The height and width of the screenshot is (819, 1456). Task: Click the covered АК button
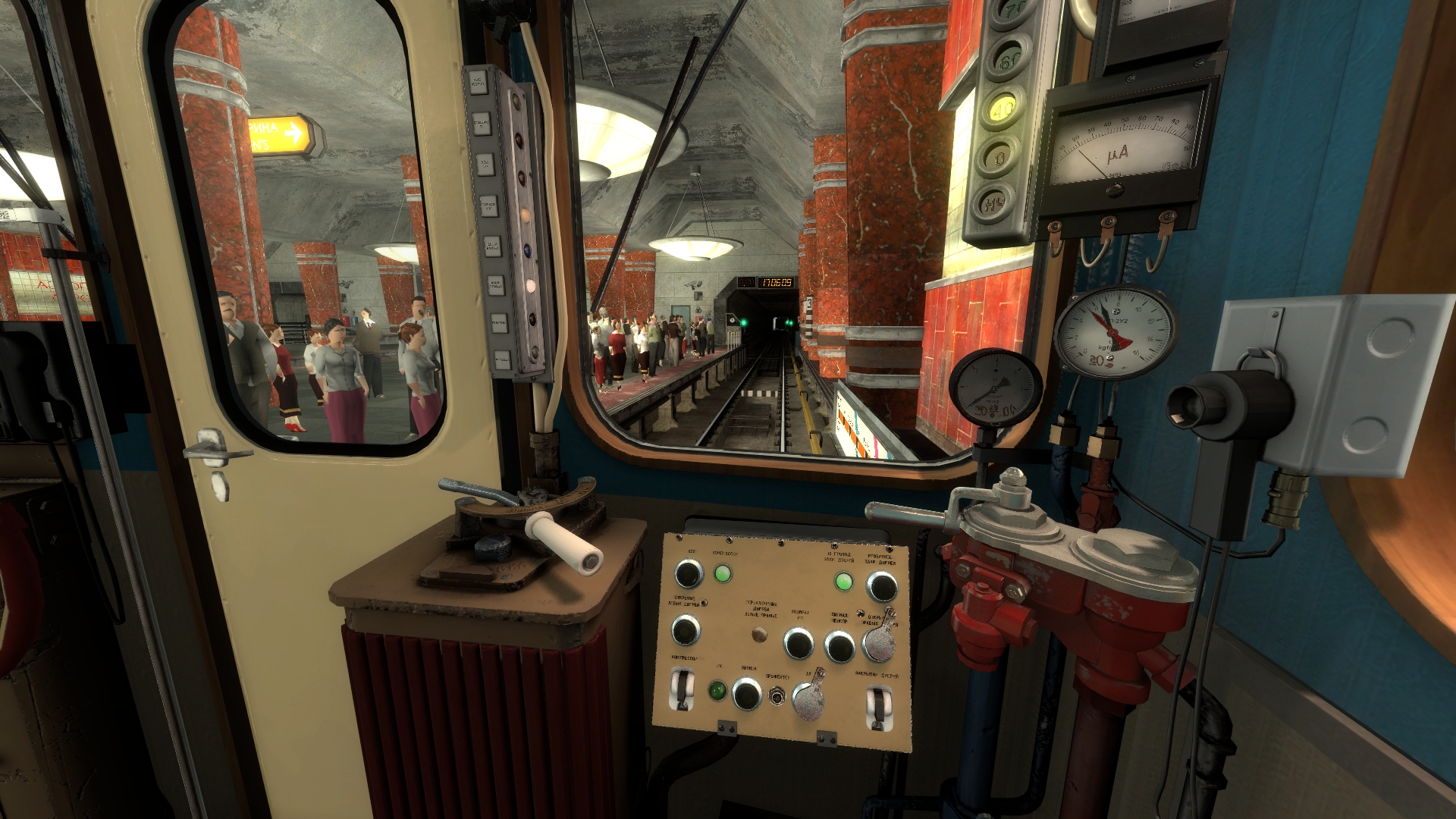[808, 700]
